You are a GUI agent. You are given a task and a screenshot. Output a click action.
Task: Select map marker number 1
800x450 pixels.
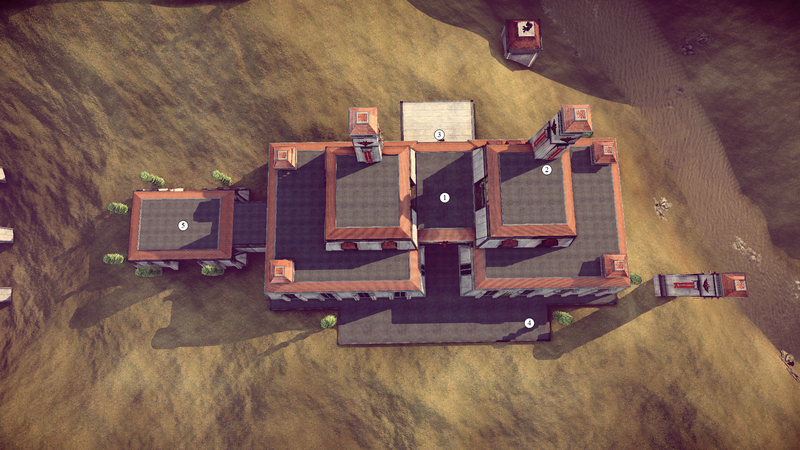(x=445, y=198)
